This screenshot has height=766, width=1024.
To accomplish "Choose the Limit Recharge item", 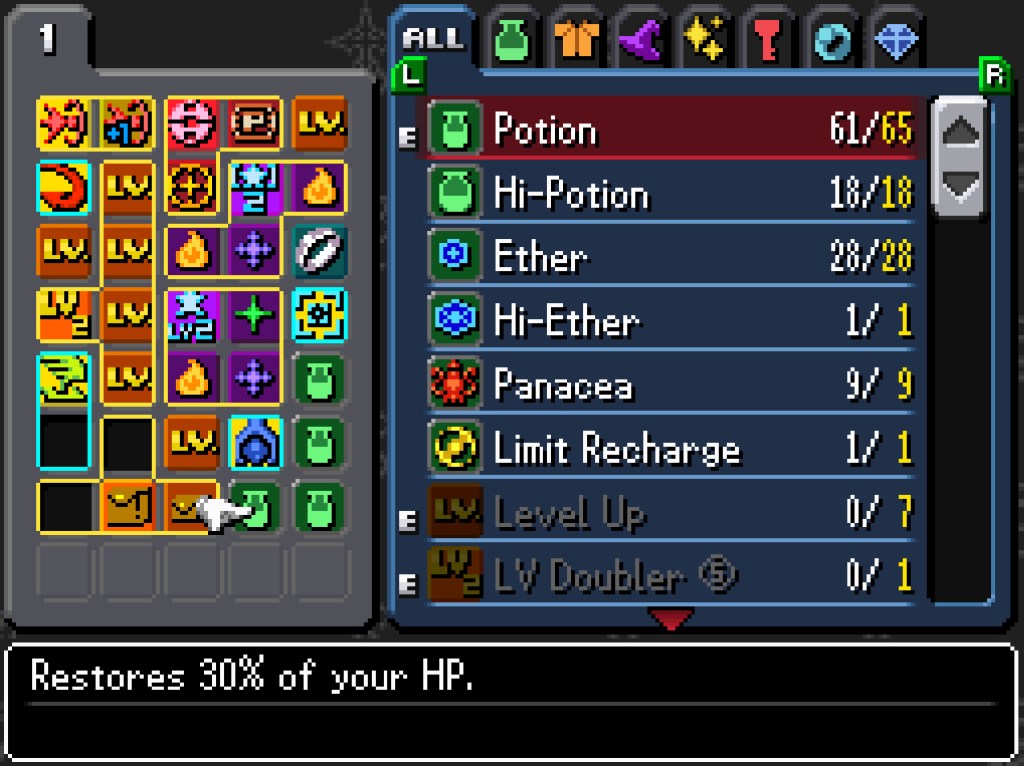I will (x=668, y=449).
